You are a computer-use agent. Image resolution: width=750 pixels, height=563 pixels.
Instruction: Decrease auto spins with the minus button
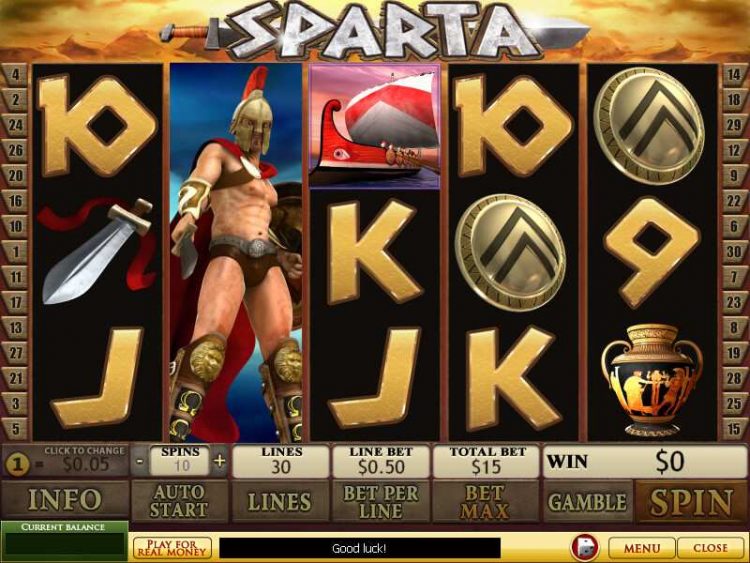[139, 462]
